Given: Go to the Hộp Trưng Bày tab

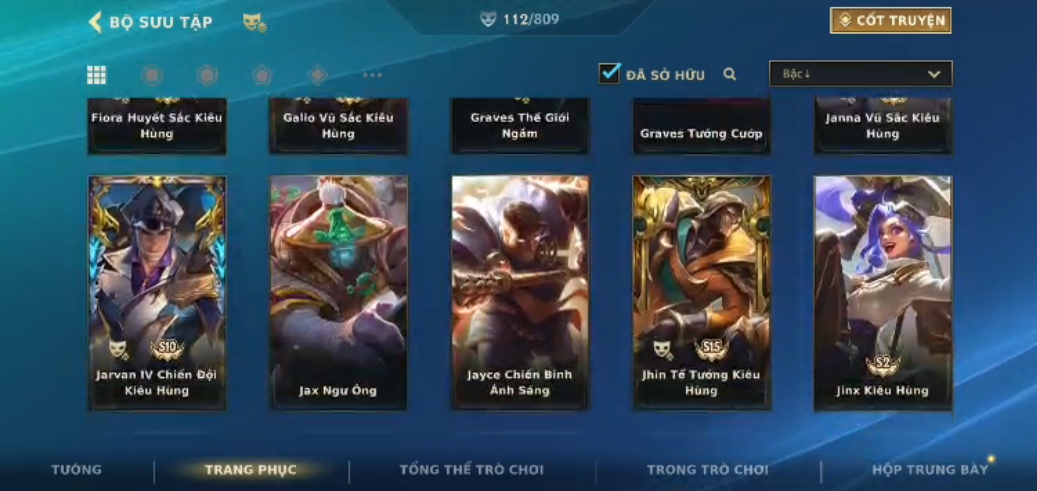Looking at the screenshot, I should point(929,470).
